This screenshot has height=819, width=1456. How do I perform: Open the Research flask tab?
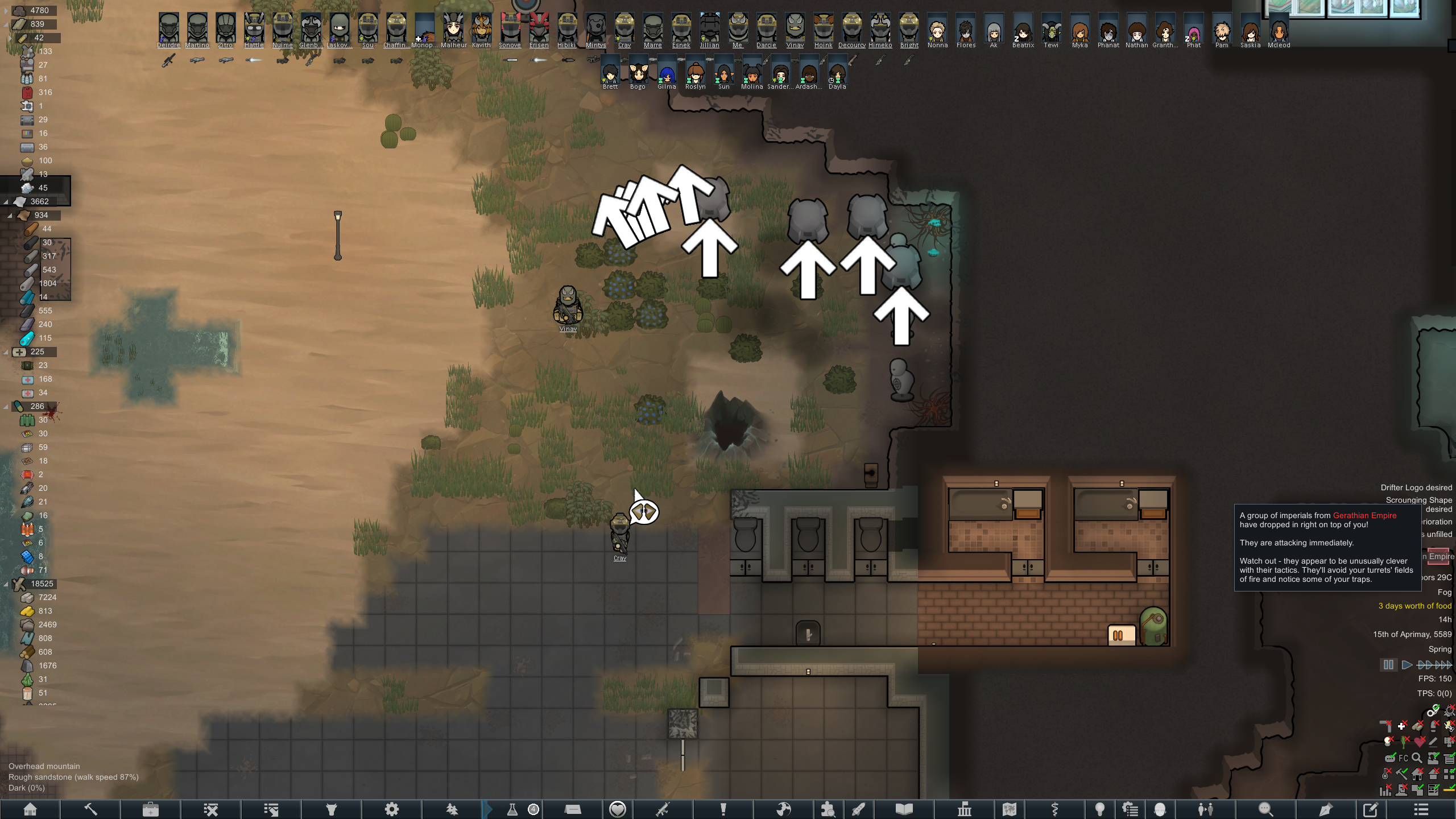point(512,809)
